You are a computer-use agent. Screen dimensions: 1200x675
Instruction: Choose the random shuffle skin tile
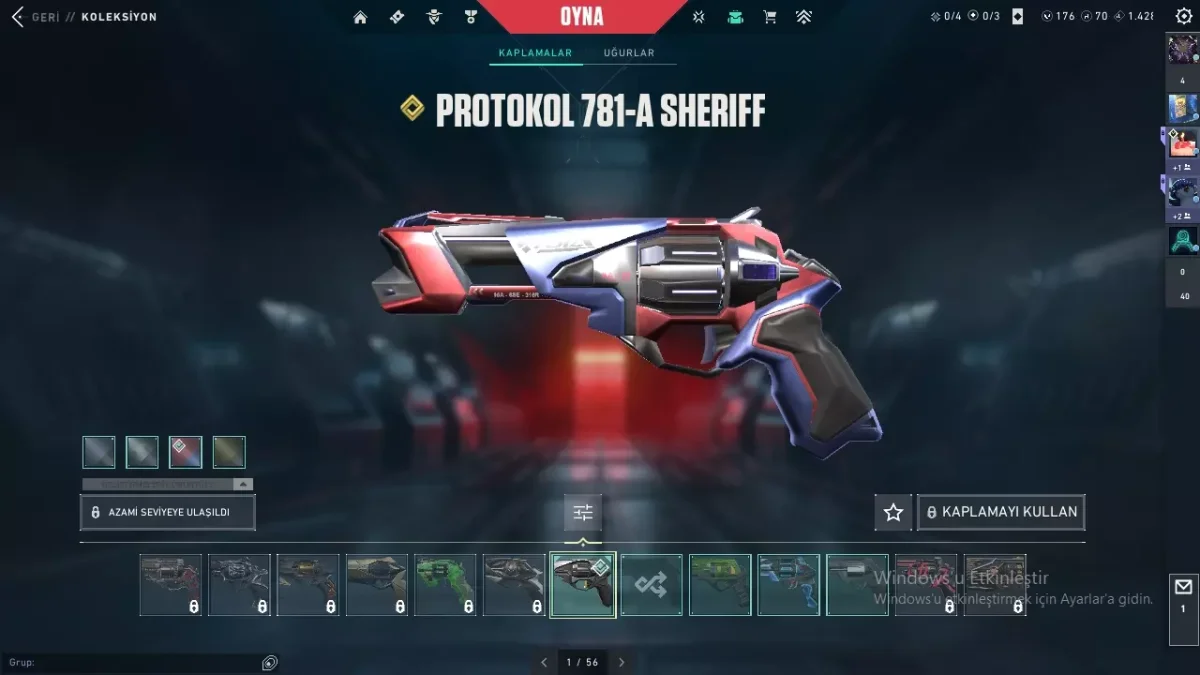651,585
